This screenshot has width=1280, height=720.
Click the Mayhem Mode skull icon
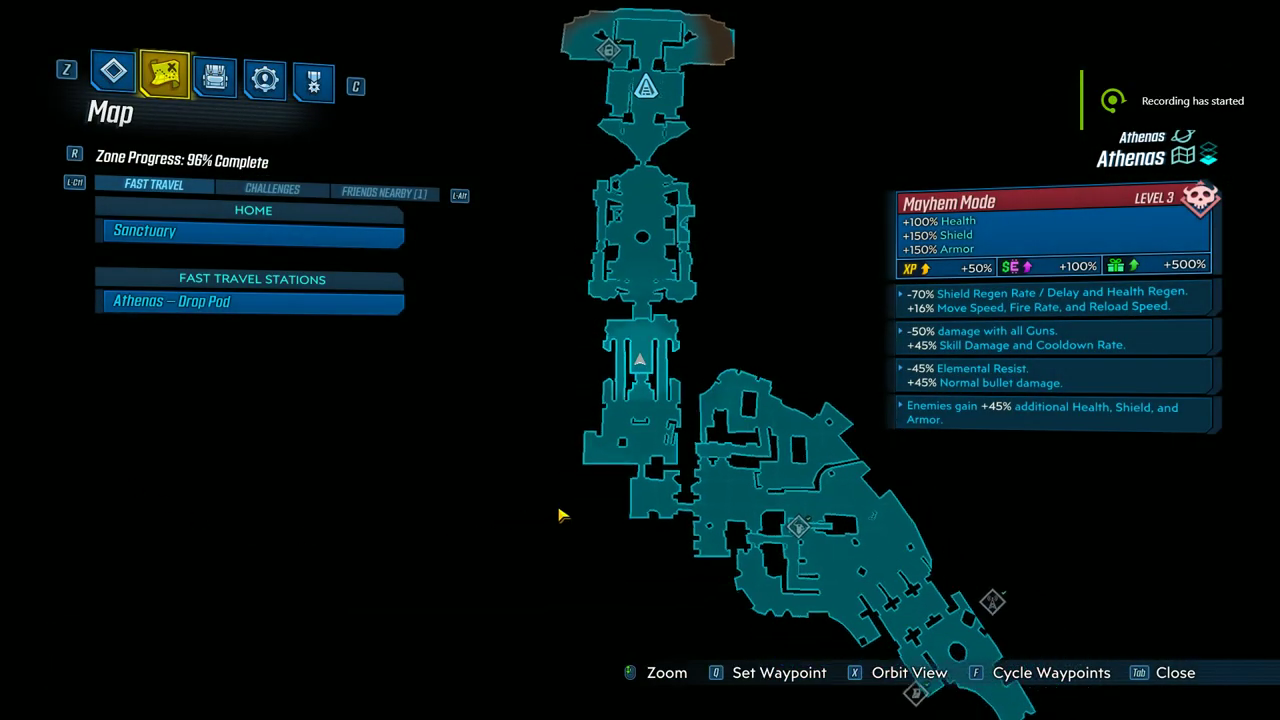click(1199, 198)
